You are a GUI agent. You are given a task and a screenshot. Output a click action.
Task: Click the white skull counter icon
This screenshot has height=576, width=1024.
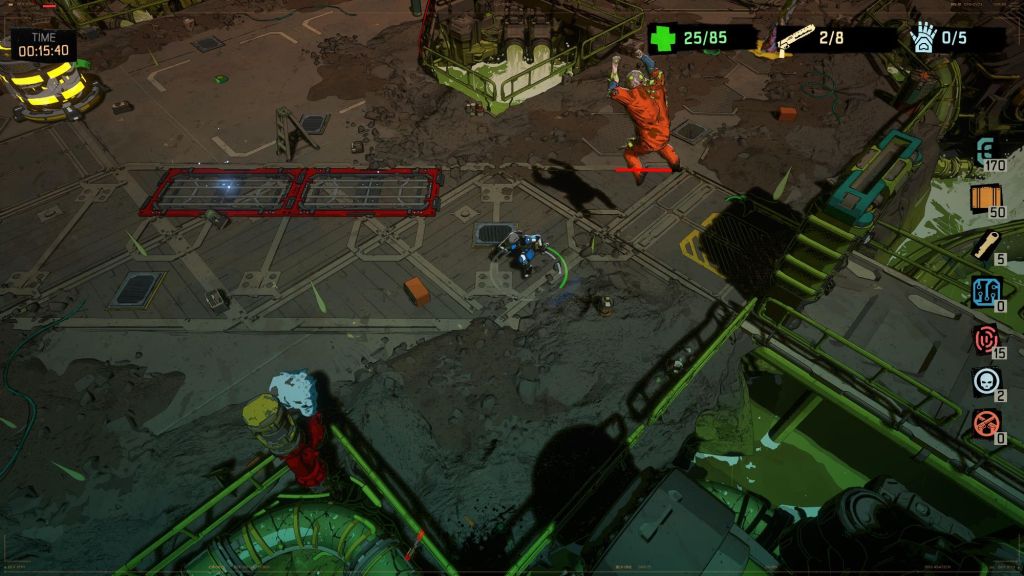click(x=986, y=381)
